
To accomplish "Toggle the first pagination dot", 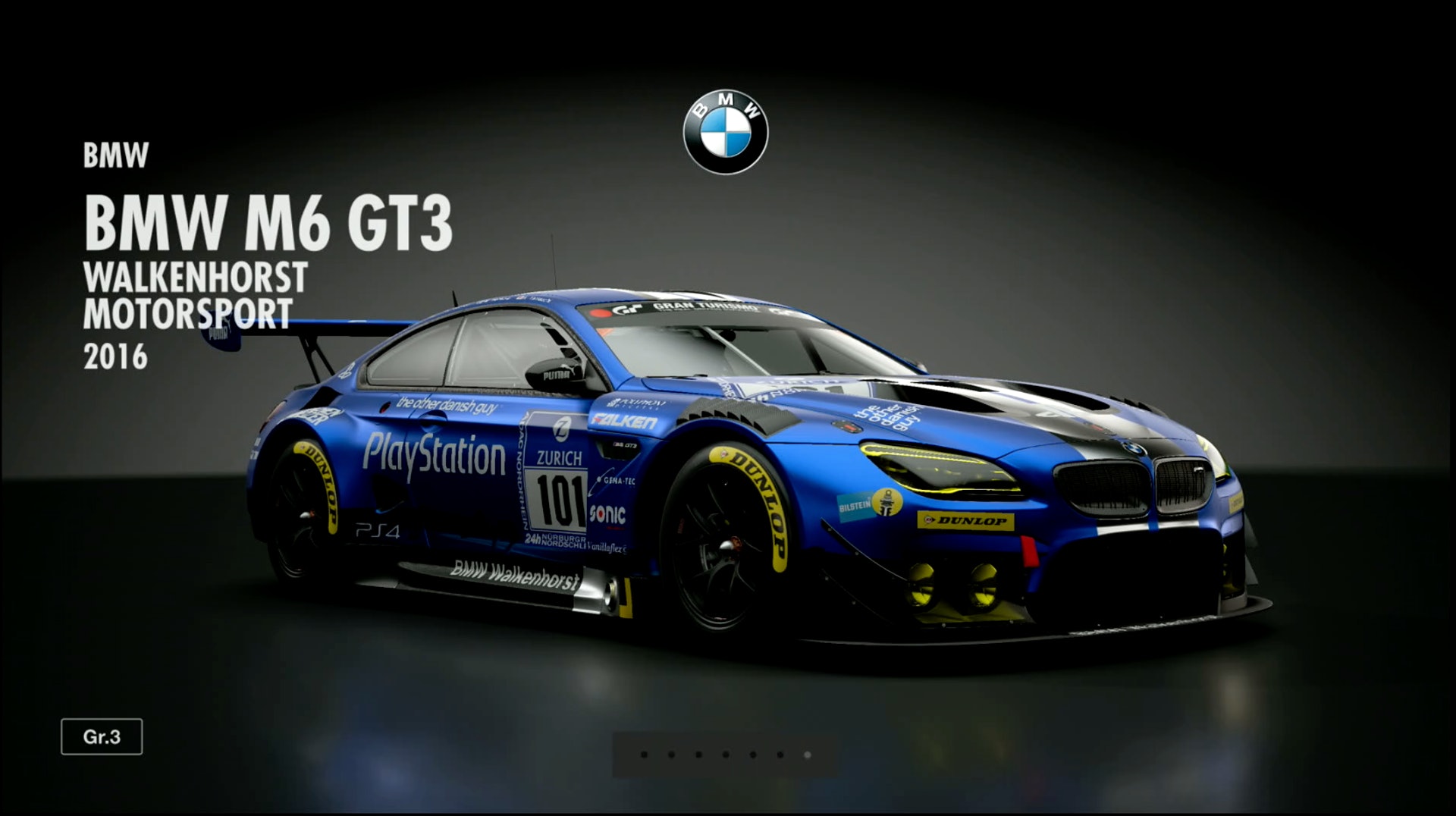I will (644, 755).
